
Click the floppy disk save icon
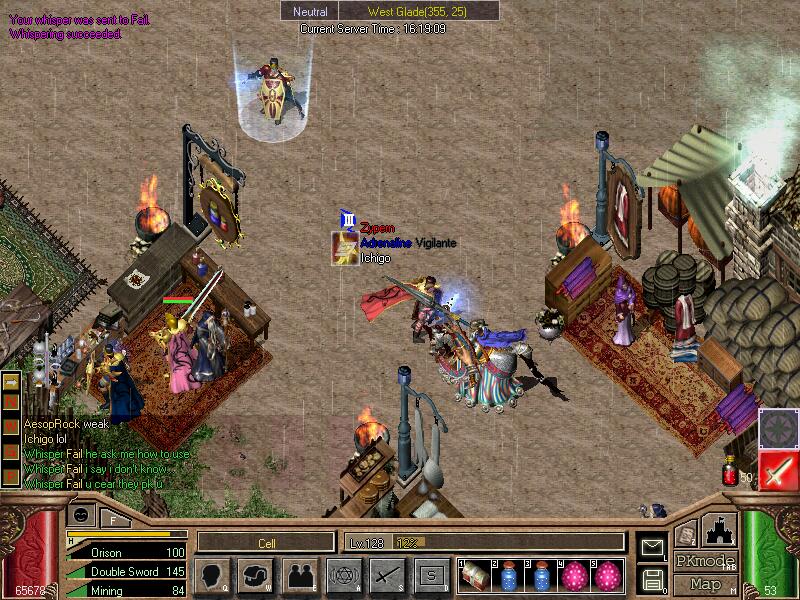pyautogui.click(x=652, y=578)
